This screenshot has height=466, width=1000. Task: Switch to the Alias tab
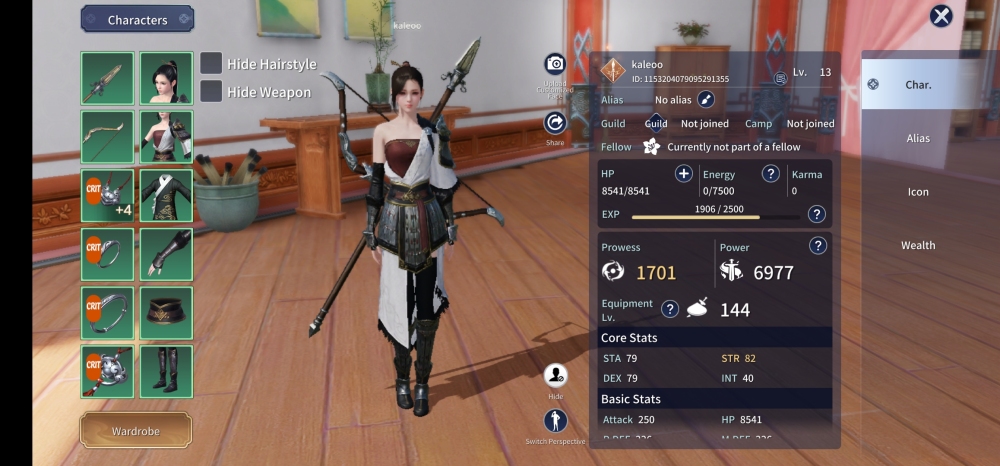tap(917, 138)
